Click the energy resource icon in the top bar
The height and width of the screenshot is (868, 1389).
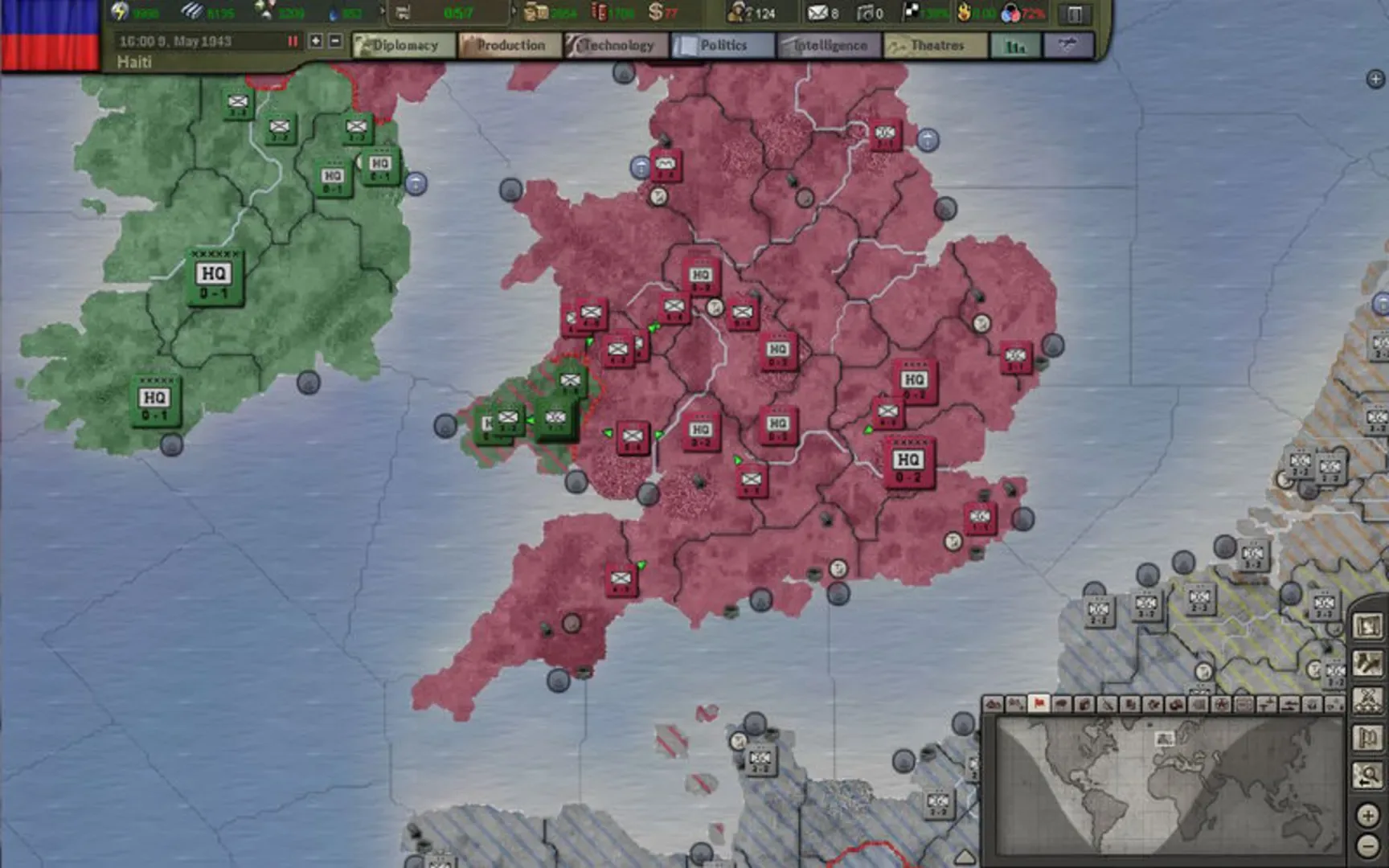coord(118,11)
